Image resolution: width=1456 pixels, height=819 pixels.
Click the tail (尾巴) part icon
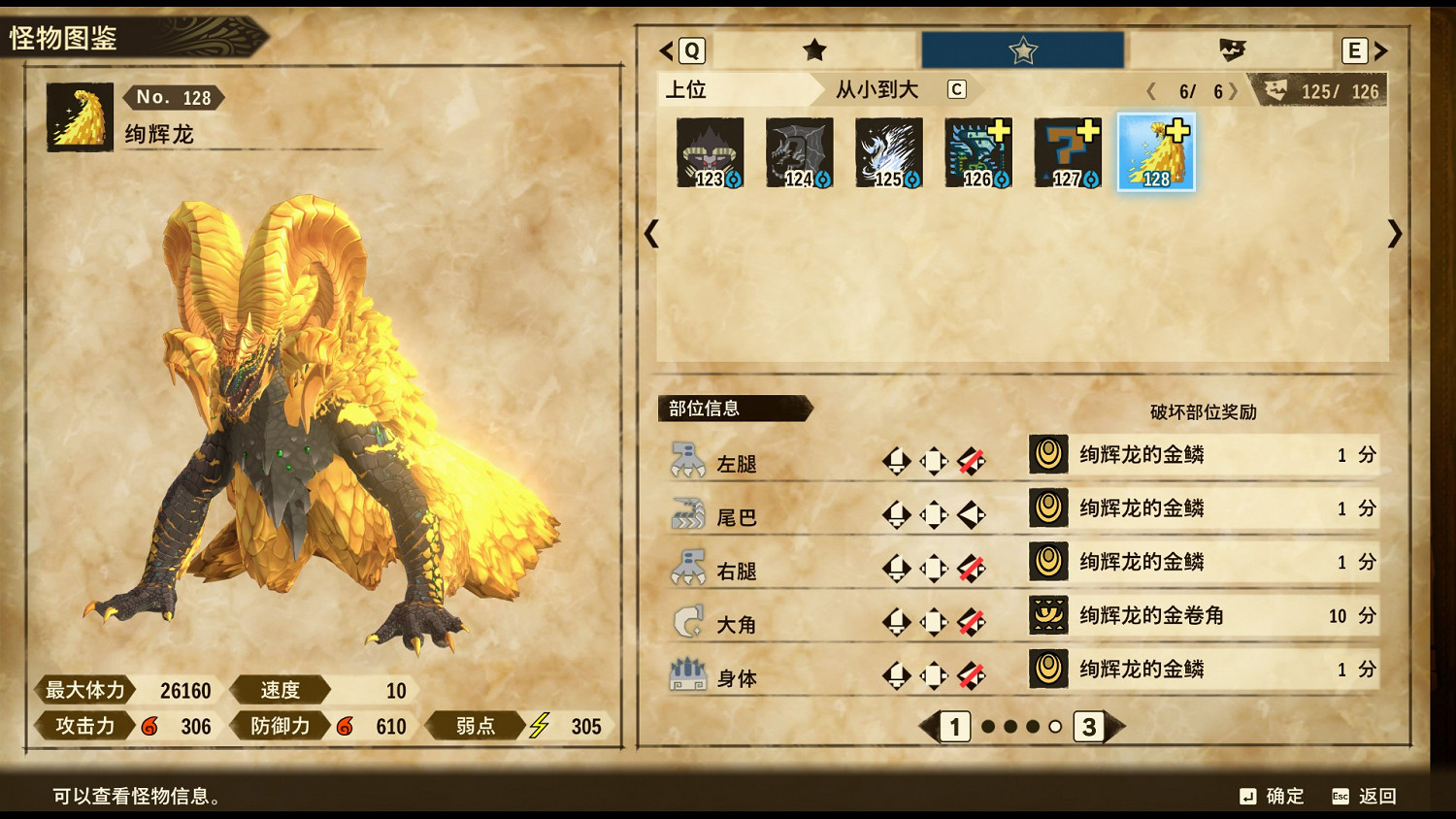pyautogui.click(x=690, y=510)
